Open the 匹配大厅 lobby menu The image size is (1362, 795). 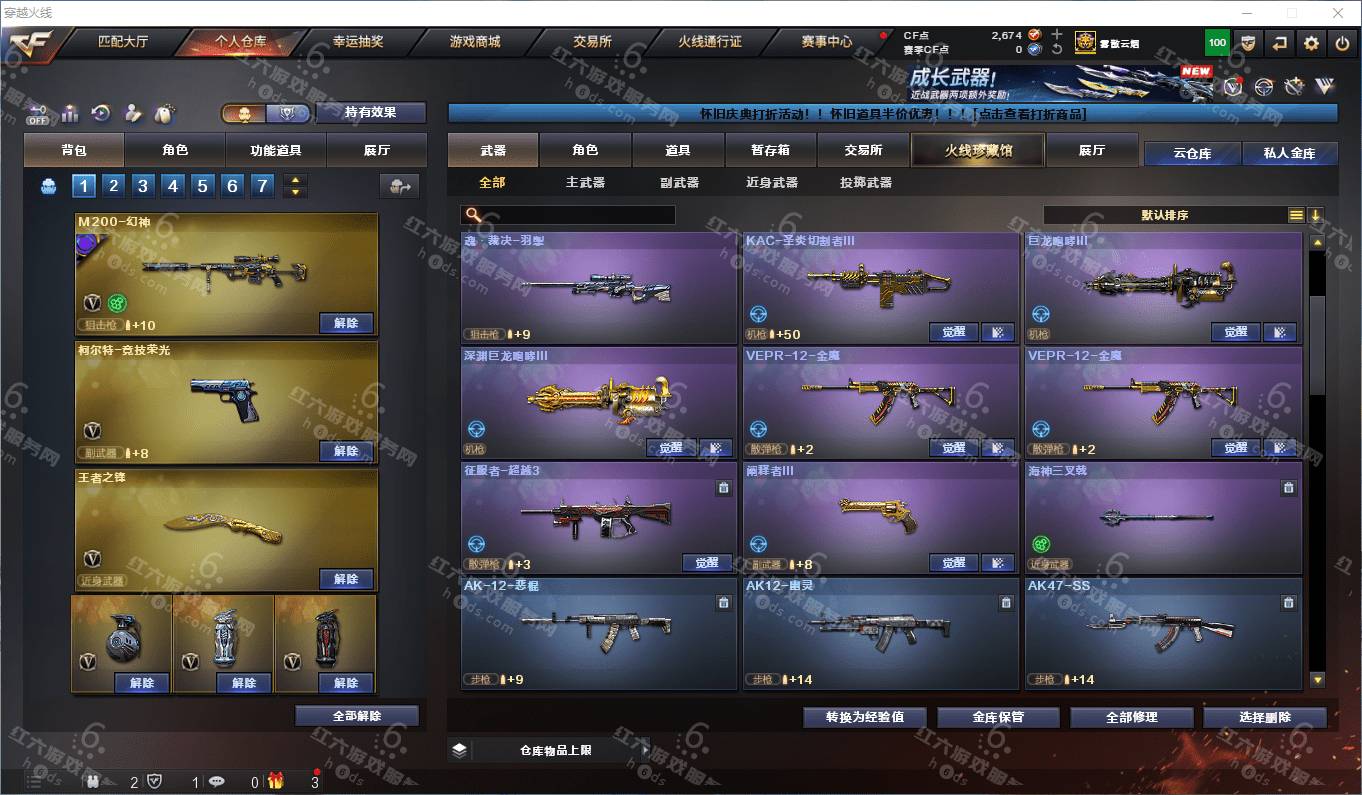pyautogui.click(x=122, y=42)
